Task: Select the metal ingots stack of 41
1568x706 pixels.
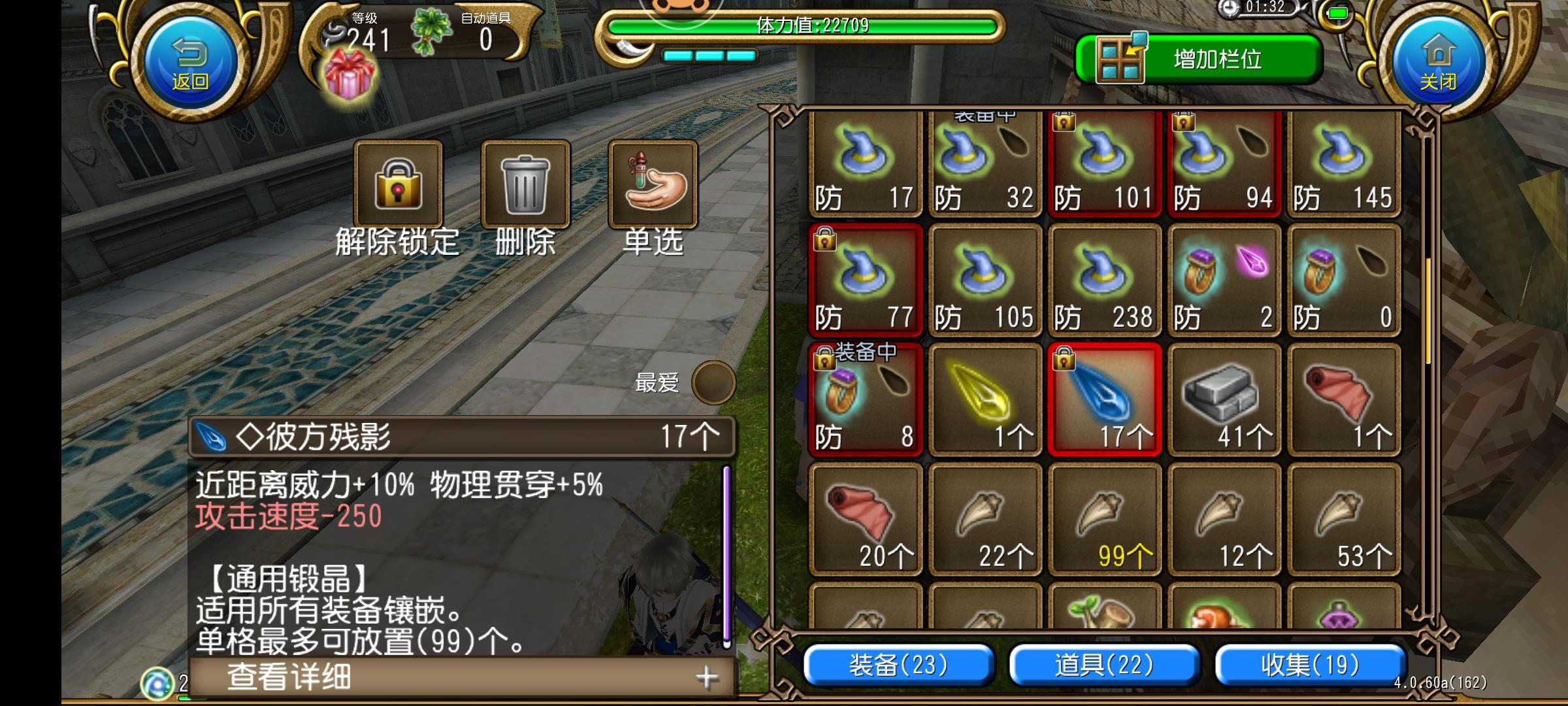Action: [1225, 395]
